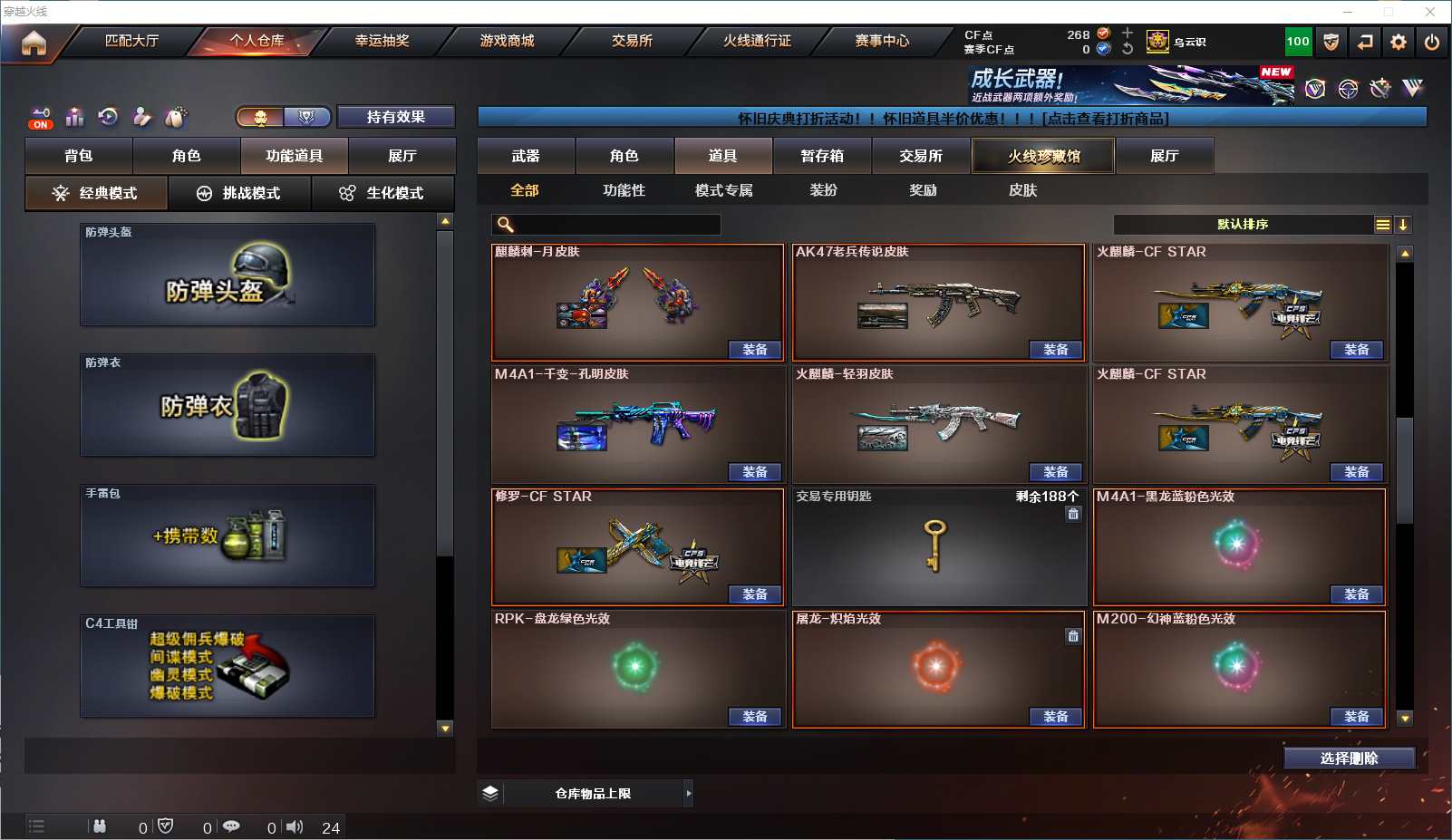The width and height of the screenshot is (1452, 840).
Task: Equip the AK47老兵传说皮肤 skin
Action: tap(1056, 350)
